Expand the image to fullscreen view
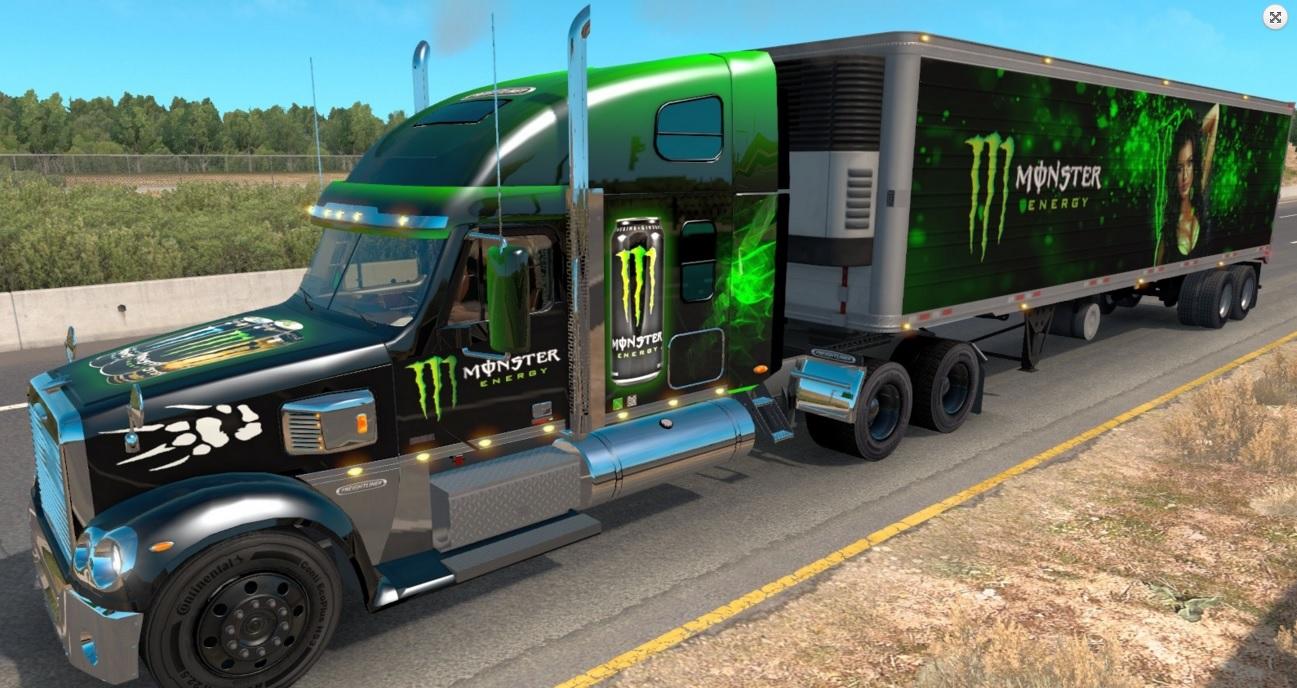 coord(1275,17)
